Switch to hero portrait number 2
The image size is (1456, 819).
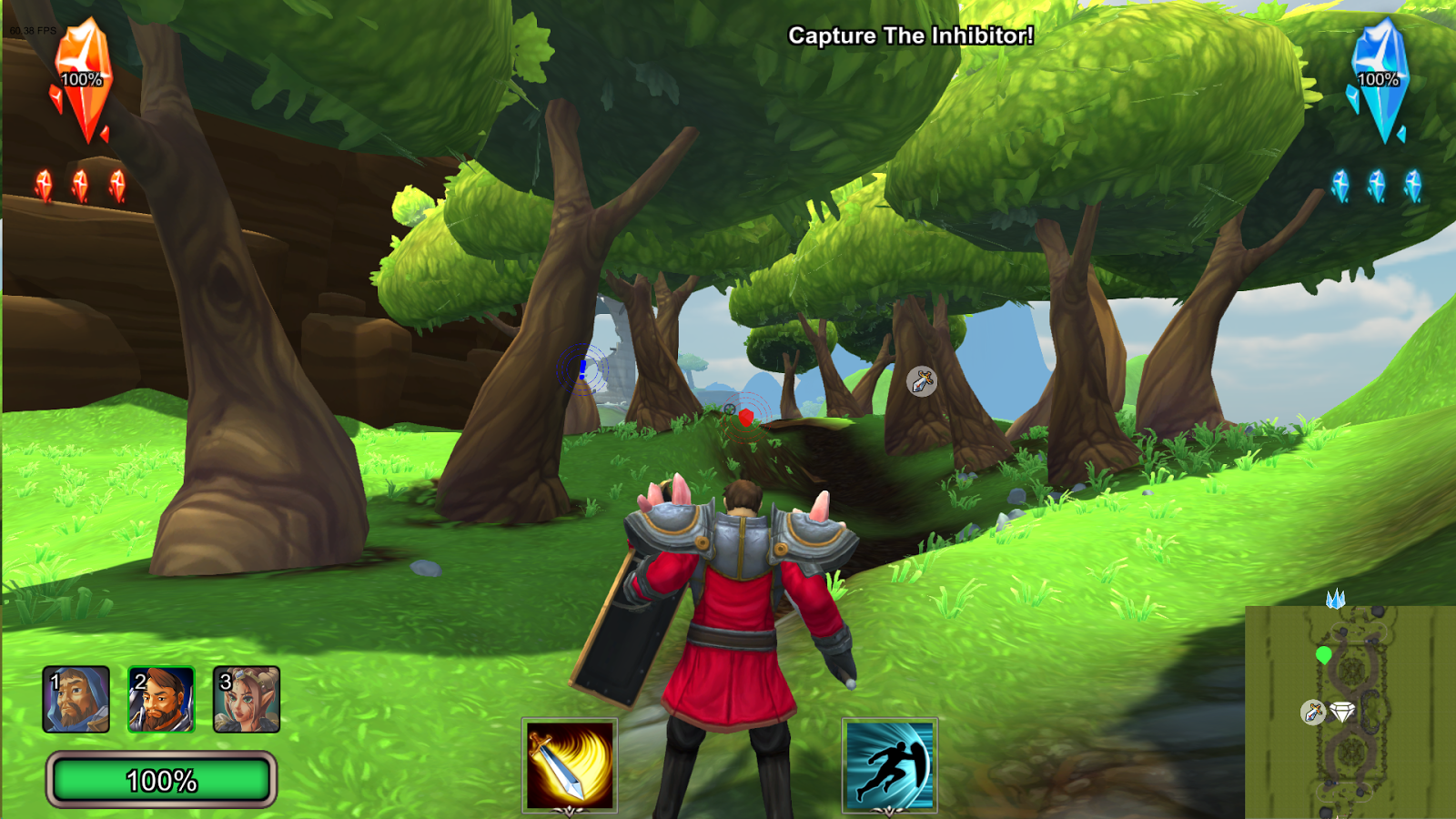click(161, 699)
